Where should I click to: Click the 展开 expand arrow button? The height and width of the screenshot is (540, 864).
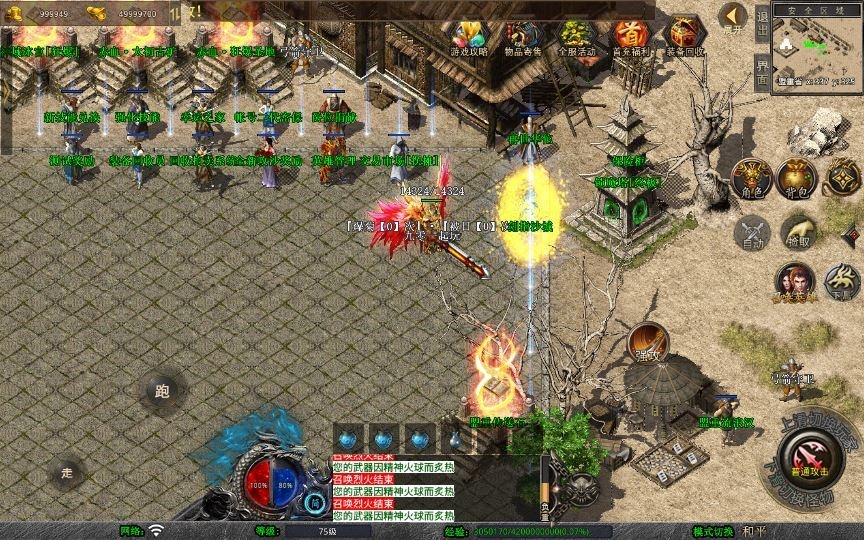click(732, 18)
